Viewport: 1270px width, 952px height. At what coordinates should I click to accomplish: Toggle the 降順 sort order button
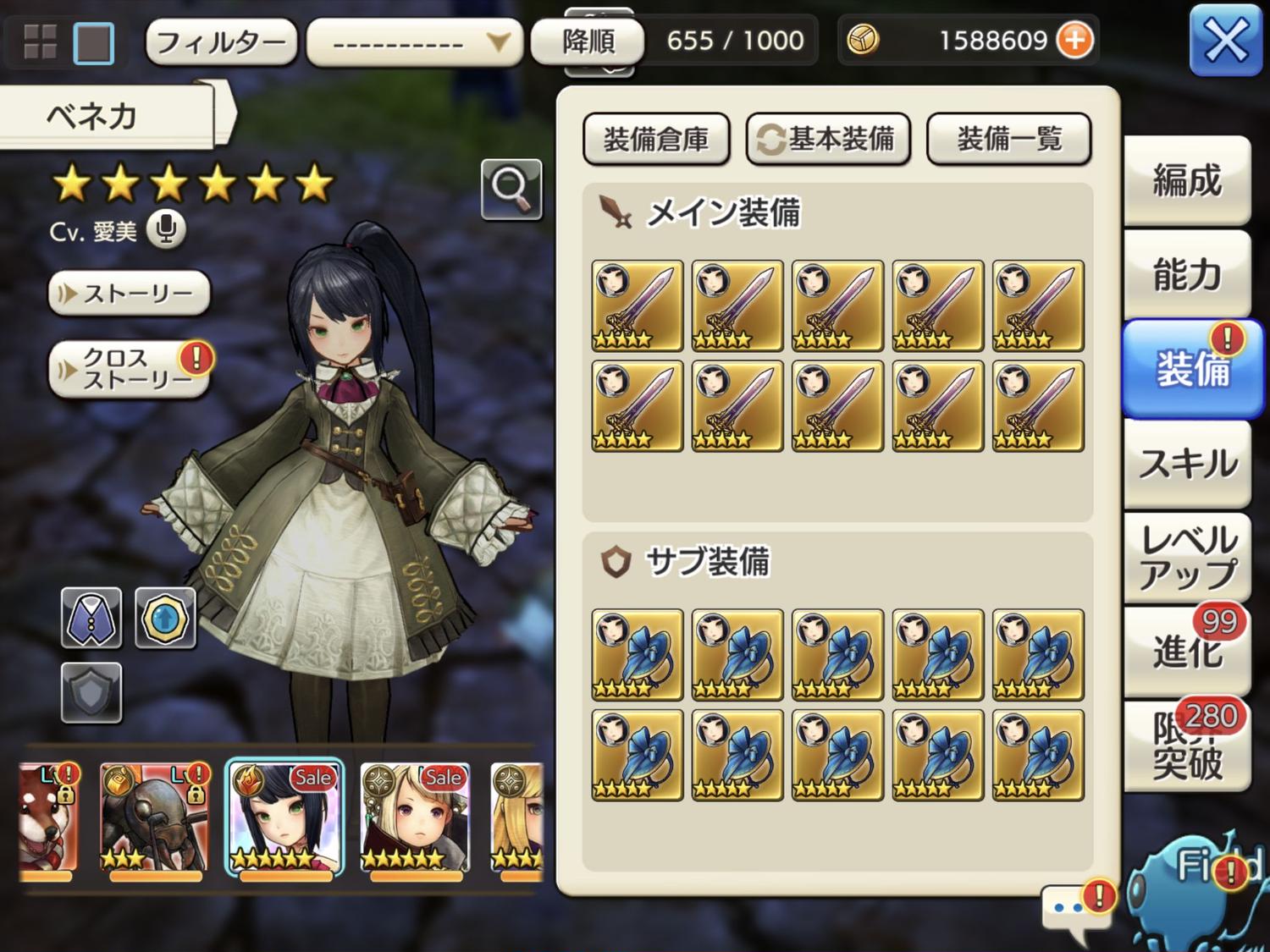[x=588, y=41]
